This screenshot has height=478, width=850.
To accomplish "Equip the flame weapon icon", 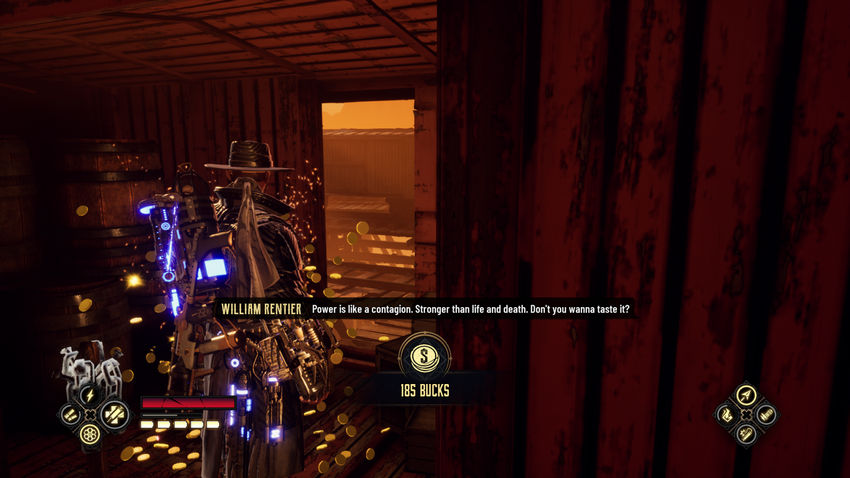I will click(726, 414).
